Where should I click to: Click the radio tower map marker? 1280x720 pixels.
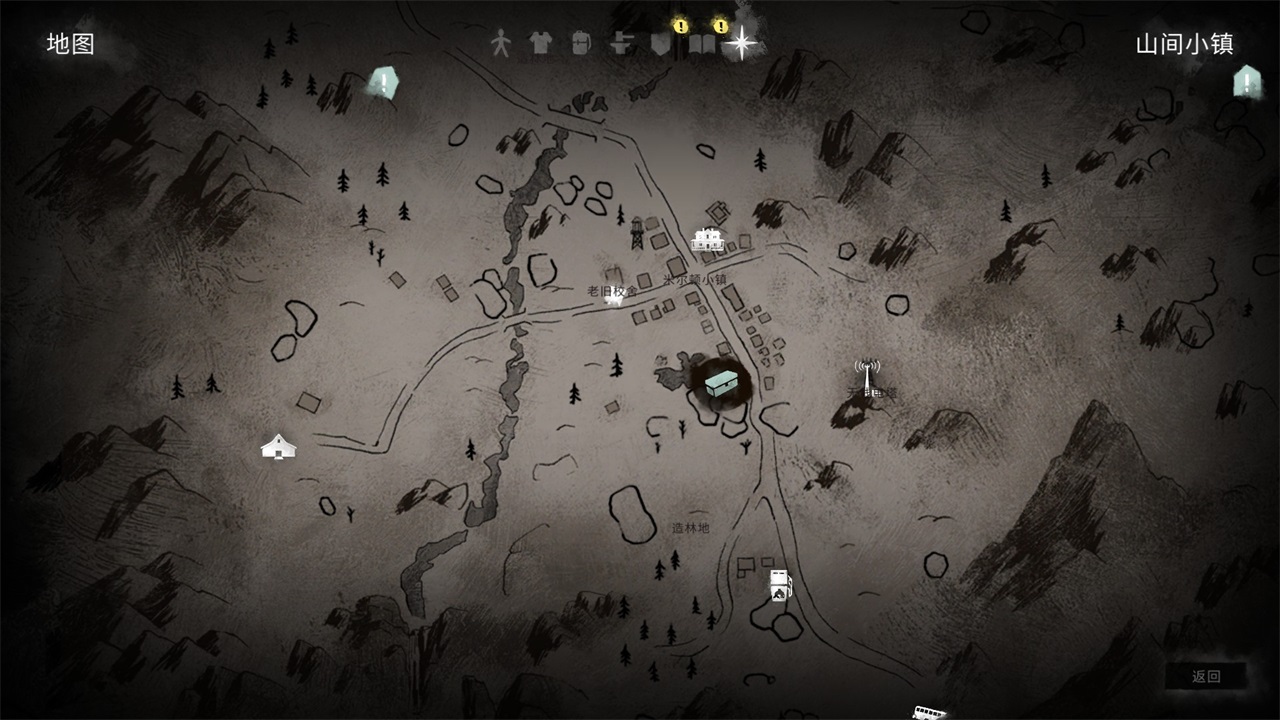pos(866,377)
